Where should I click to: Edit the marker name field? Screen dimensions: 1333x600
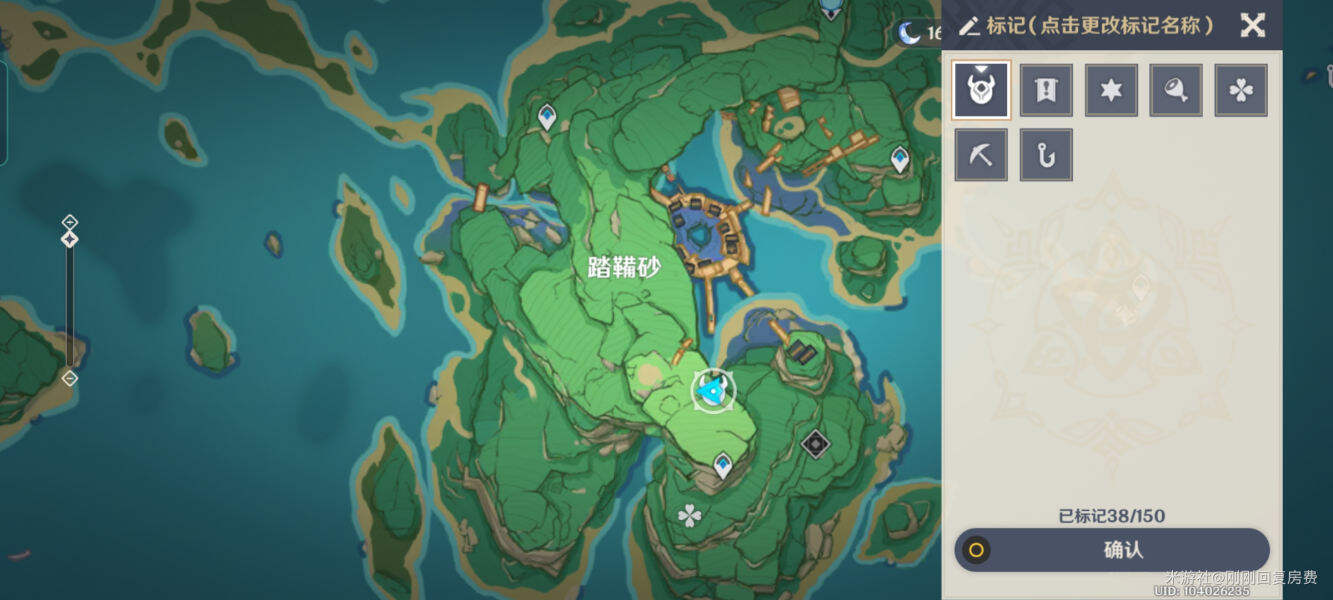pyautogui.click(x=1087, y=25)
